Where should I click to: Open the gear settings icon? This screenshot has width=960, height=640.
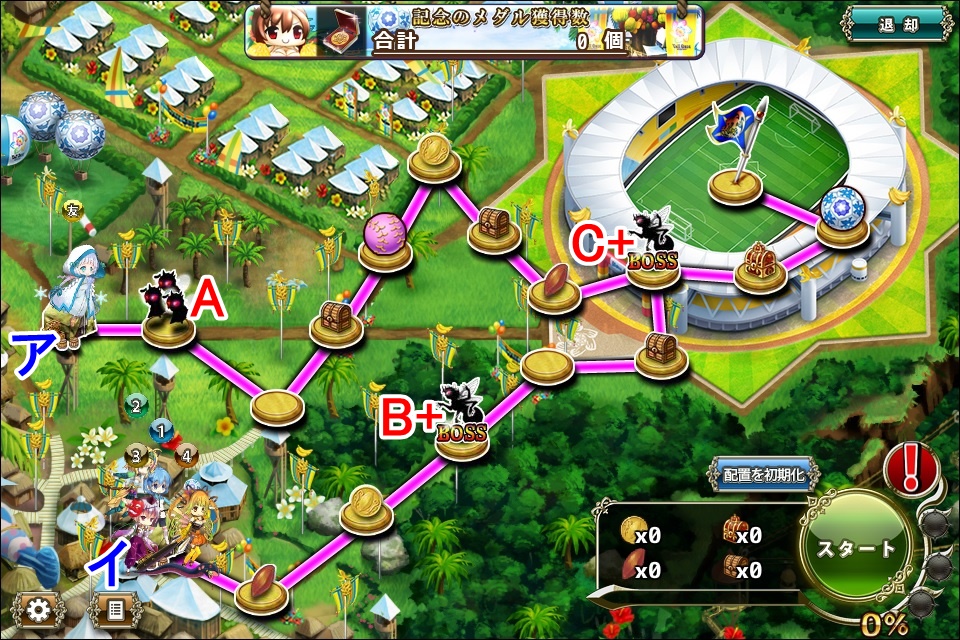tap(40, 609)
